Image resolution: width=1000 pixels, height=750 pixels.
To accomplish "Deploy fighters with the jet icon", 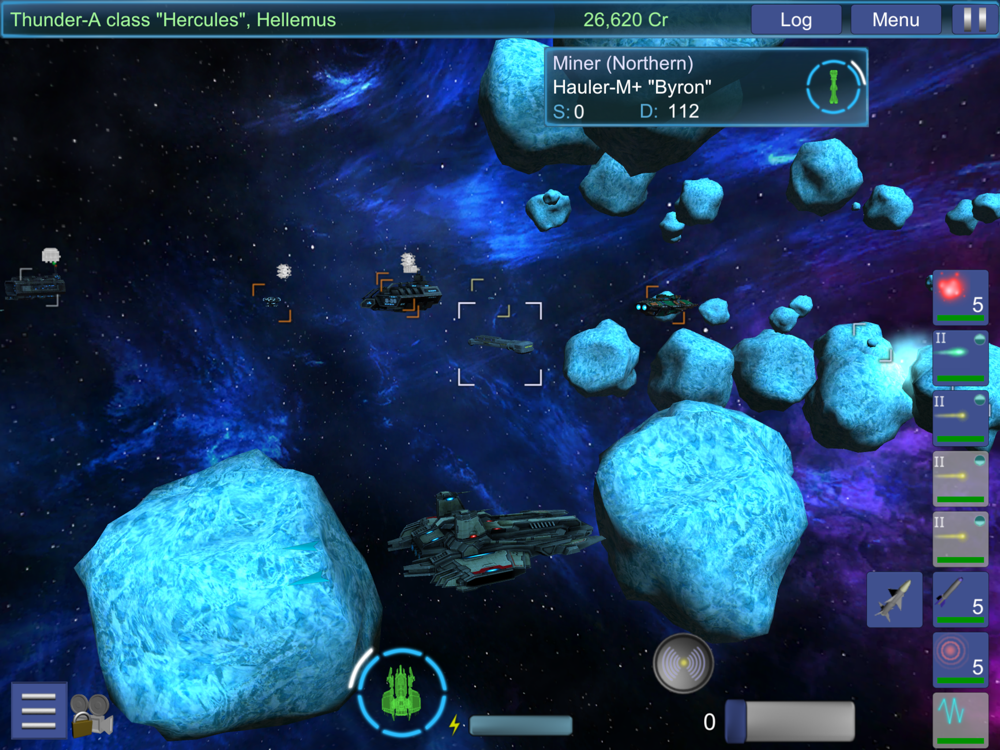I will (894, 599).
